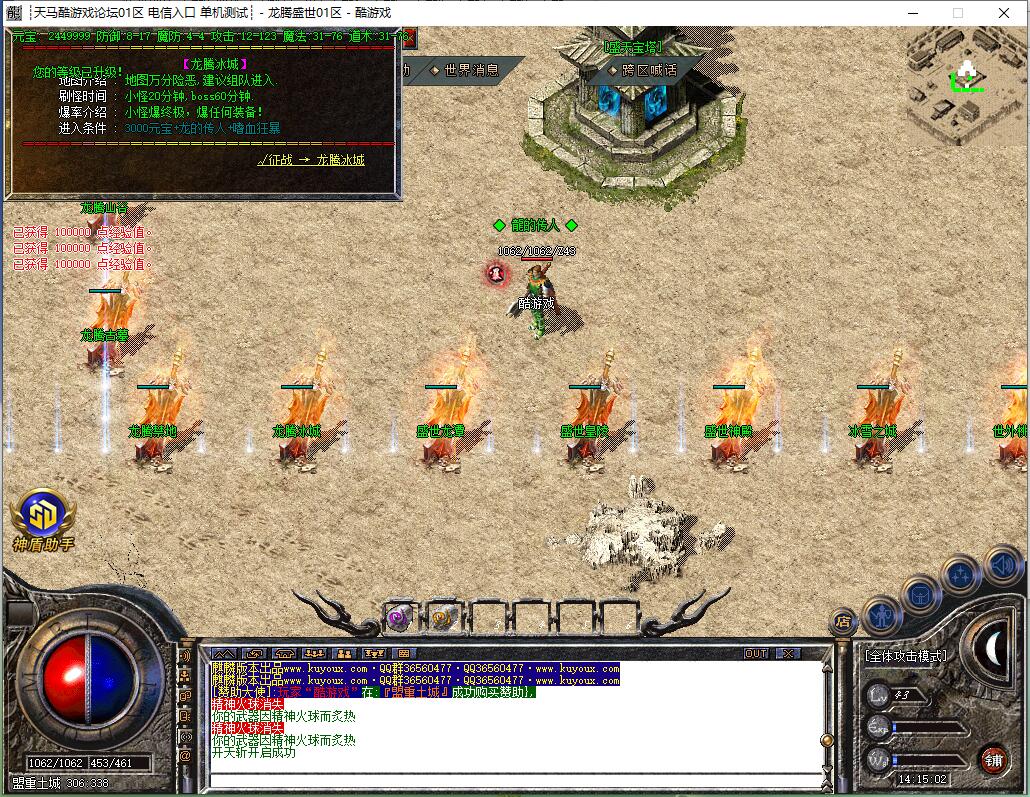Toggle the 全体攻击模式 attack mode
The width and height of the screenshot is (1030, 797).
click(x=905, y=656)
